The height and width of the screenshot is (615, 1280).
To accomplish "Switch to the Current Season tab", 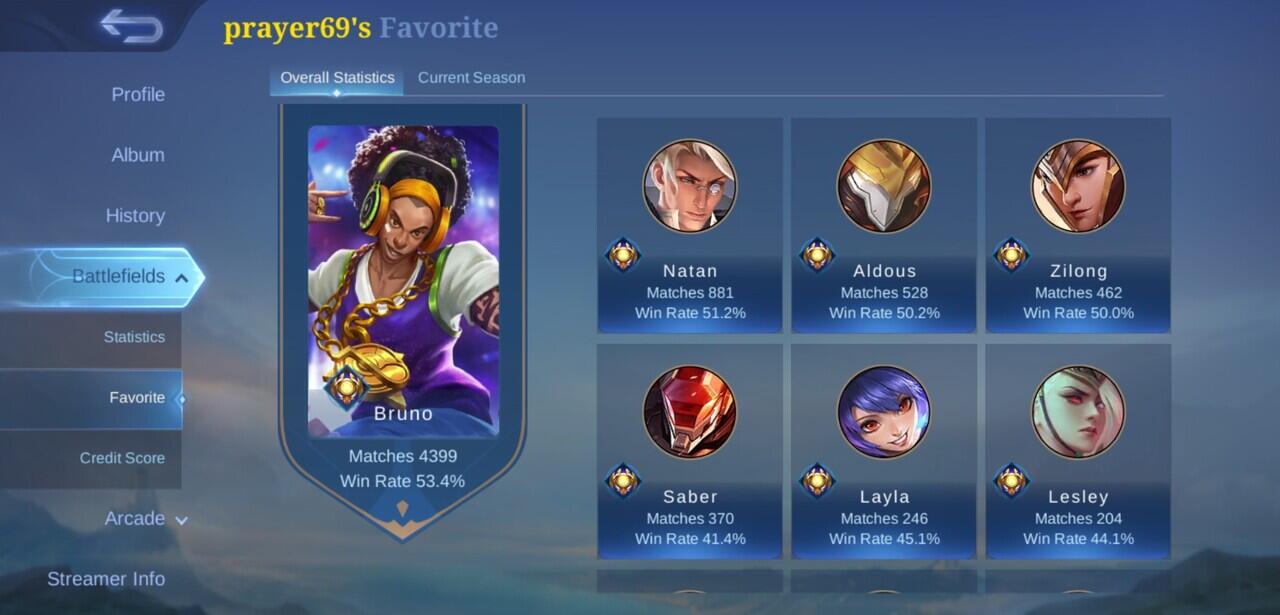I will pos(471,77).
